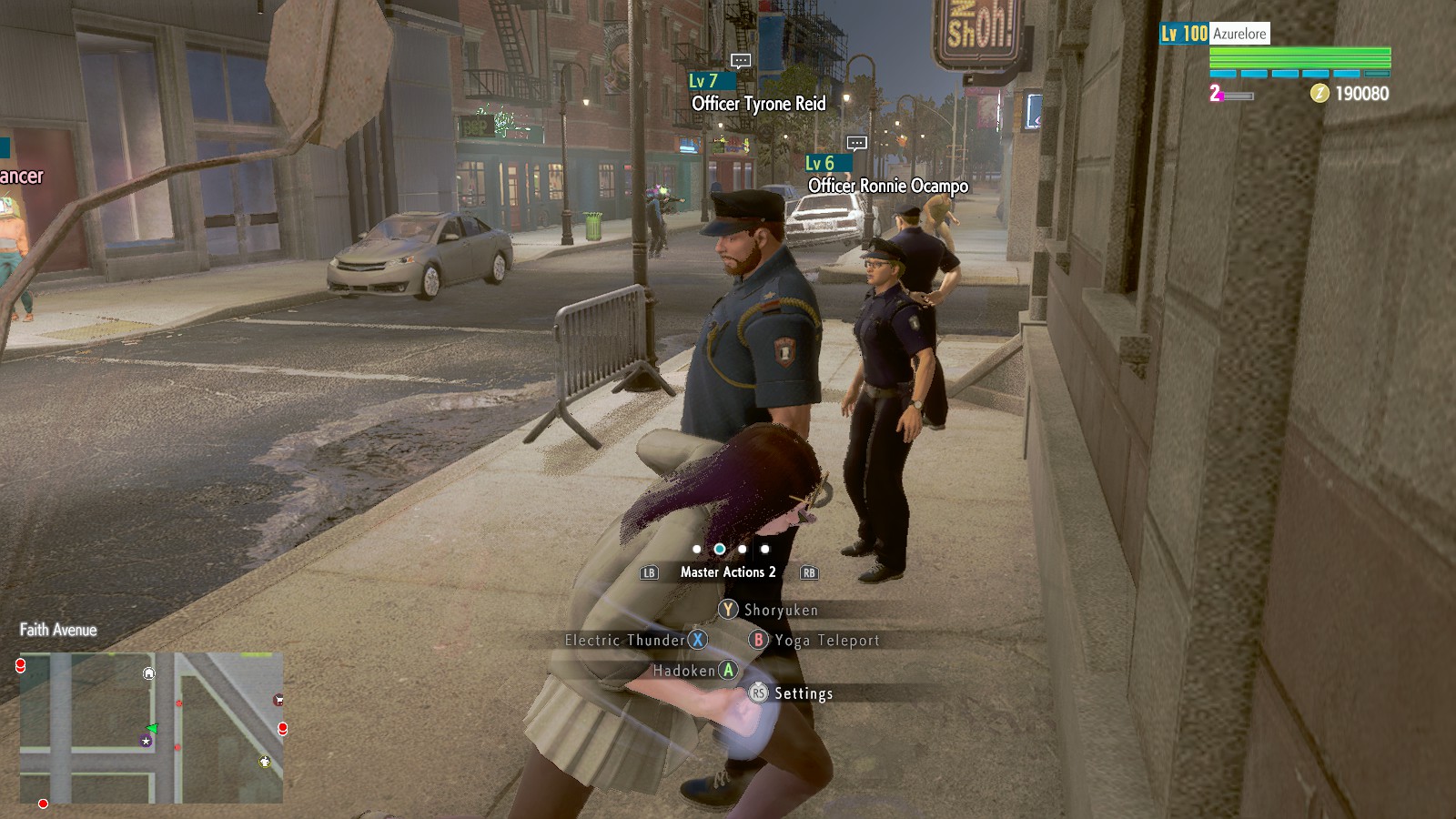This screenshot has height=819, width=1456.
Task: Select the Officer Tyrone Reid name label
Action: coord(759,104)
